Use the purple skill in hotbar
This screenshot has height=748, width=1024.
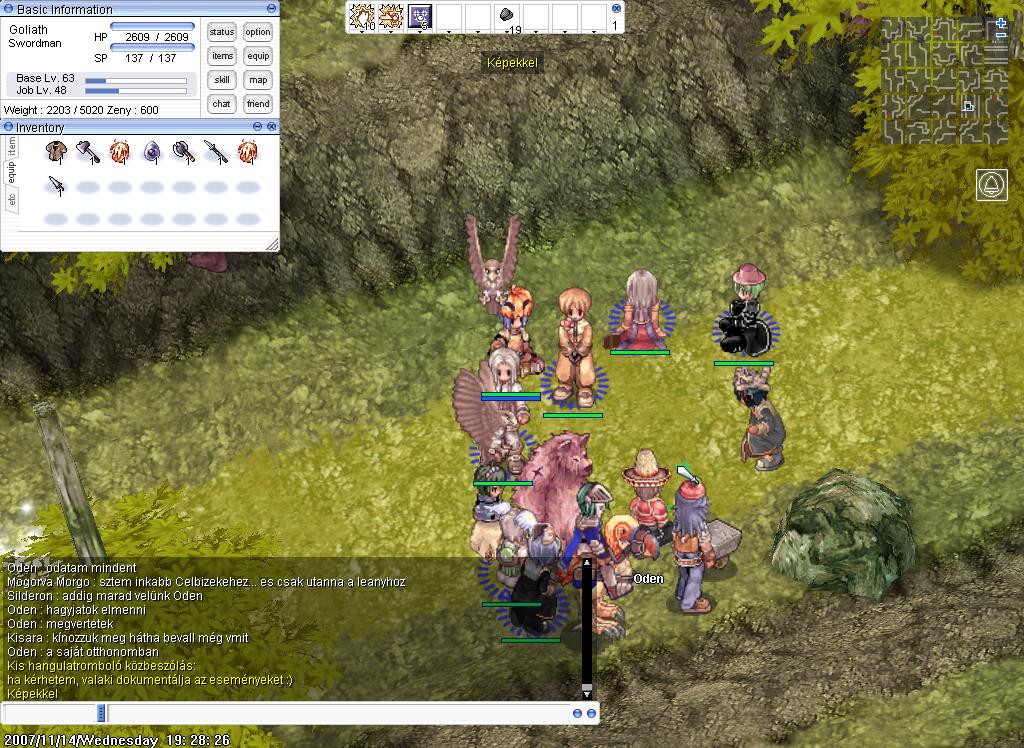(x=420, y=16)
